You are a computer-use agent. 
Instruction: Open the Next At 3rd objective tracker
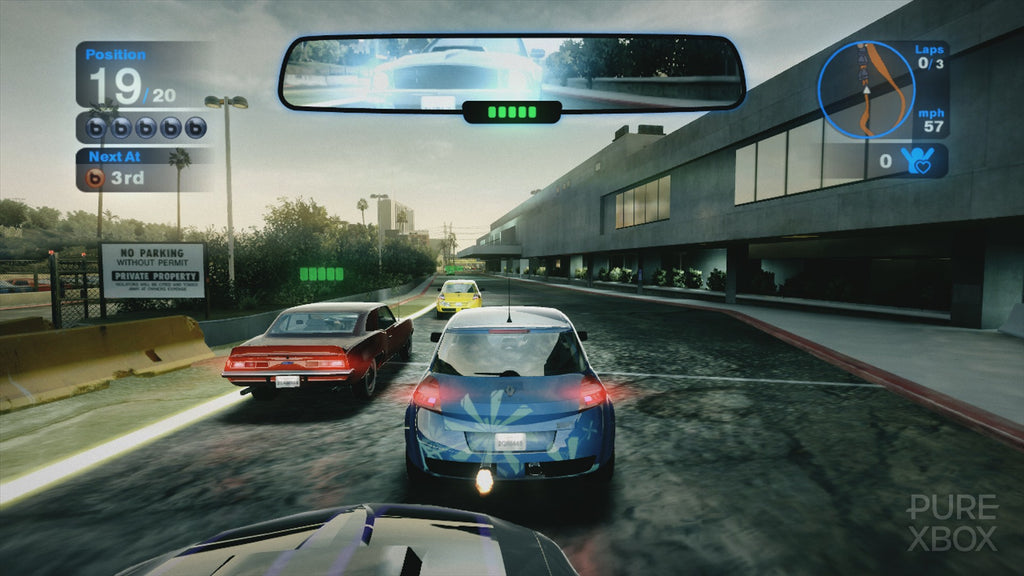click(144, 170)
